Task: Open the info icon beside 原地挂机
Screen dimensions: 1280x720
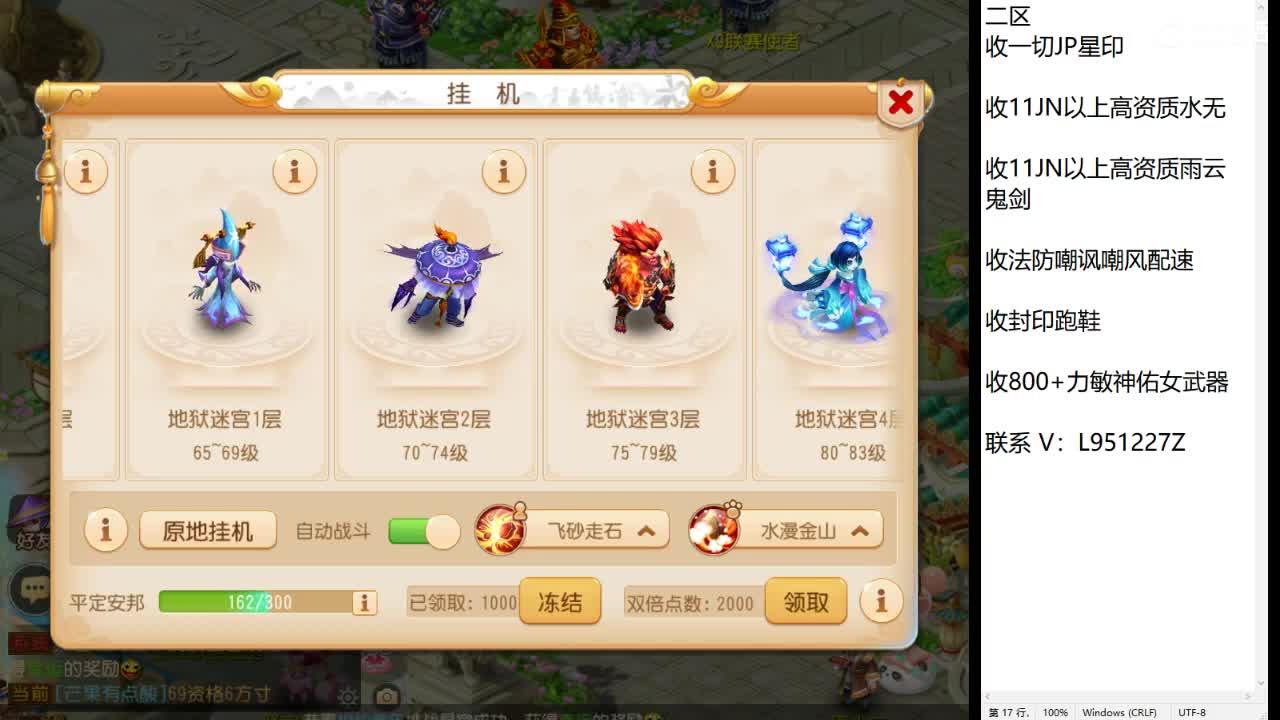Action: click(x=105, y=532)
